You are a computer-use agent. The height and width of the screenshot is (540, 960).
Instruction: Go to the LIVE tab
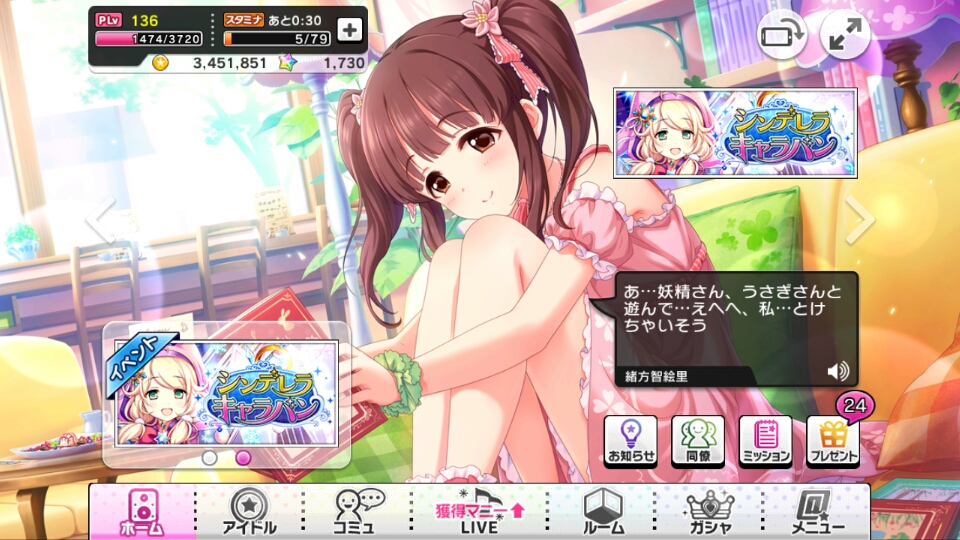(480, 512)
